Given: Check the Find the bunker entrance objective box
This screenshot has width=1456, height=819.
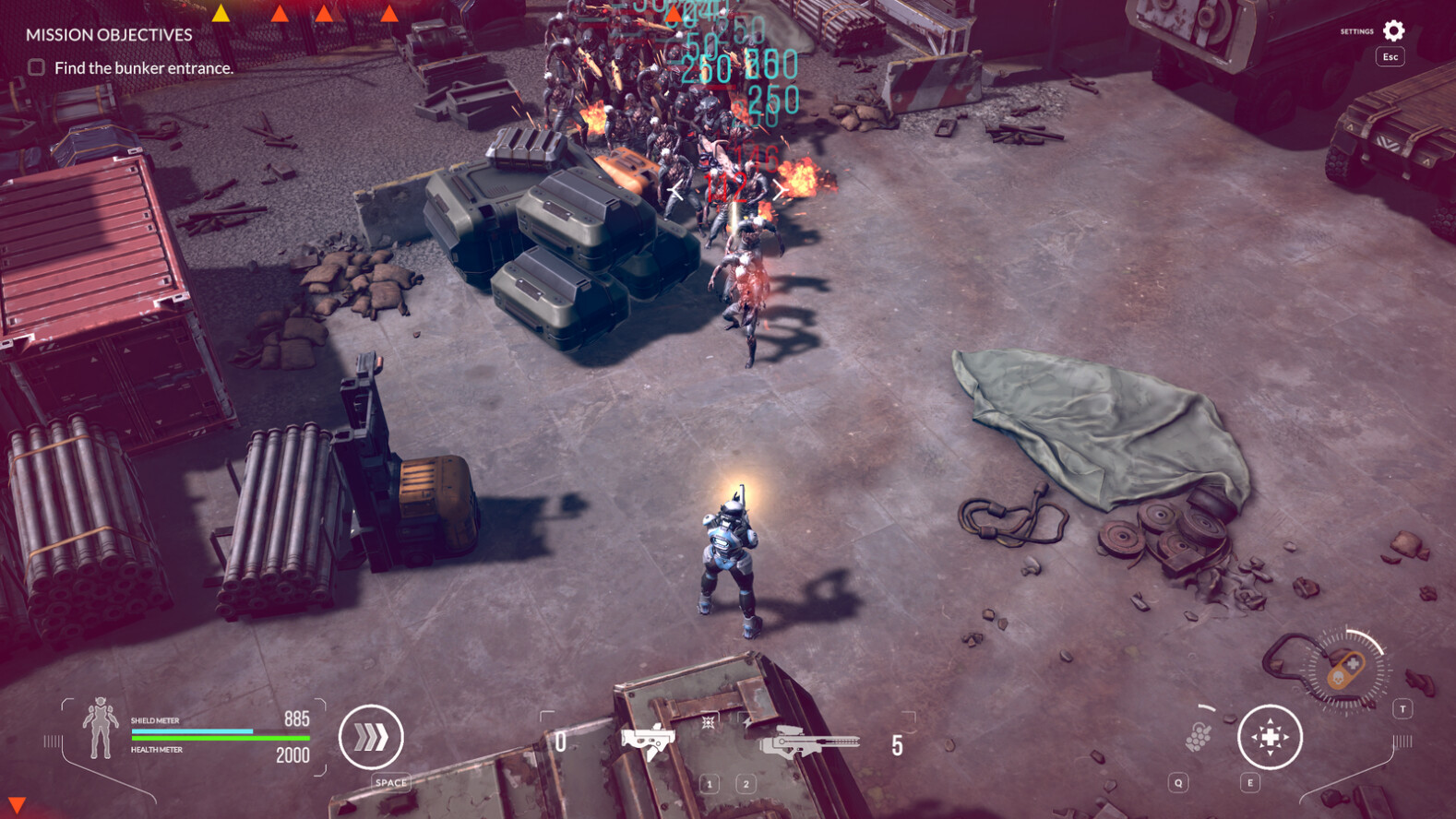Looking at the screenshot, I should click(34, 66).
